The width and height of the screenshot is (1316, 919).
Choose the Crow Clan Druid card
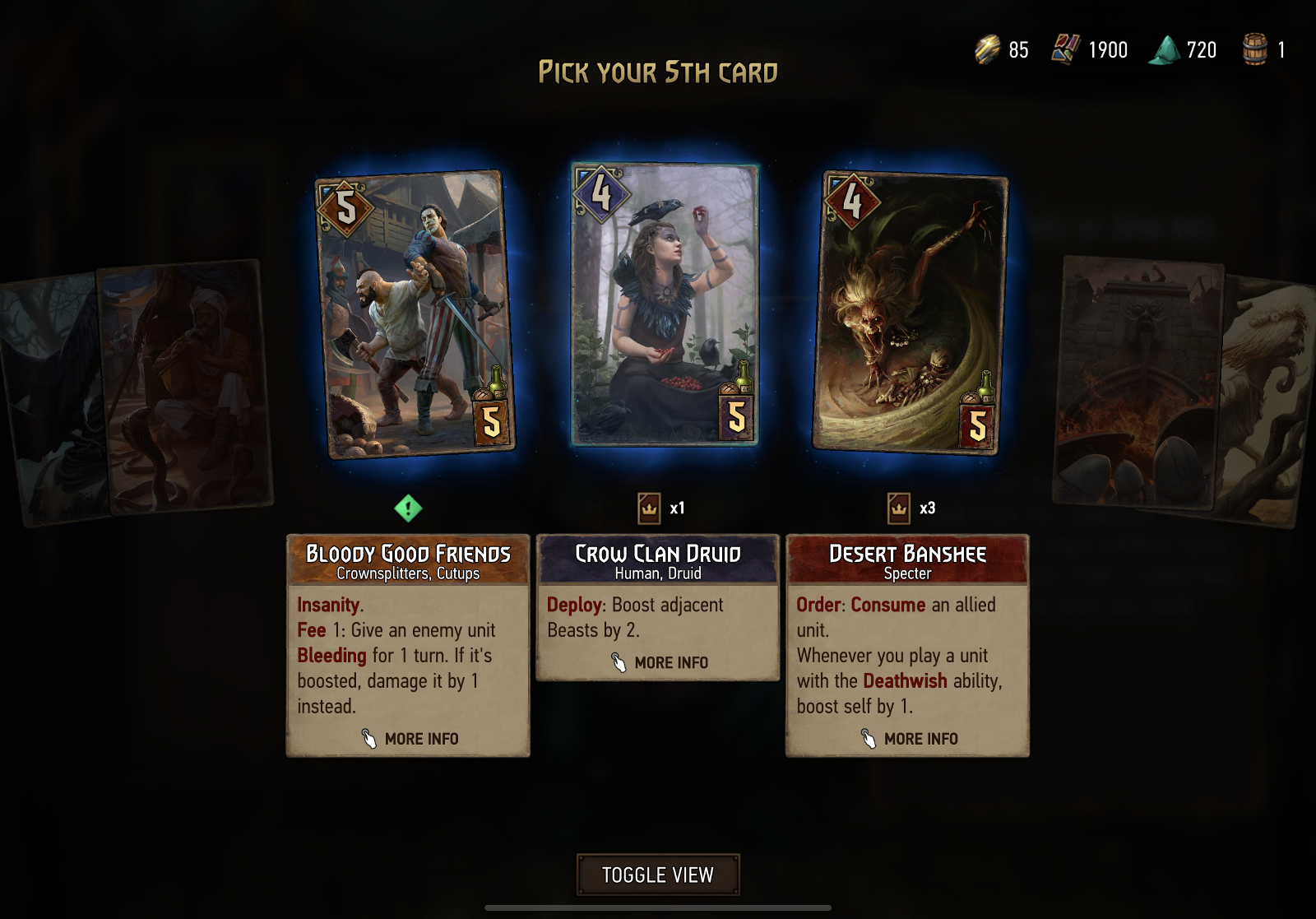coord(665,304)
